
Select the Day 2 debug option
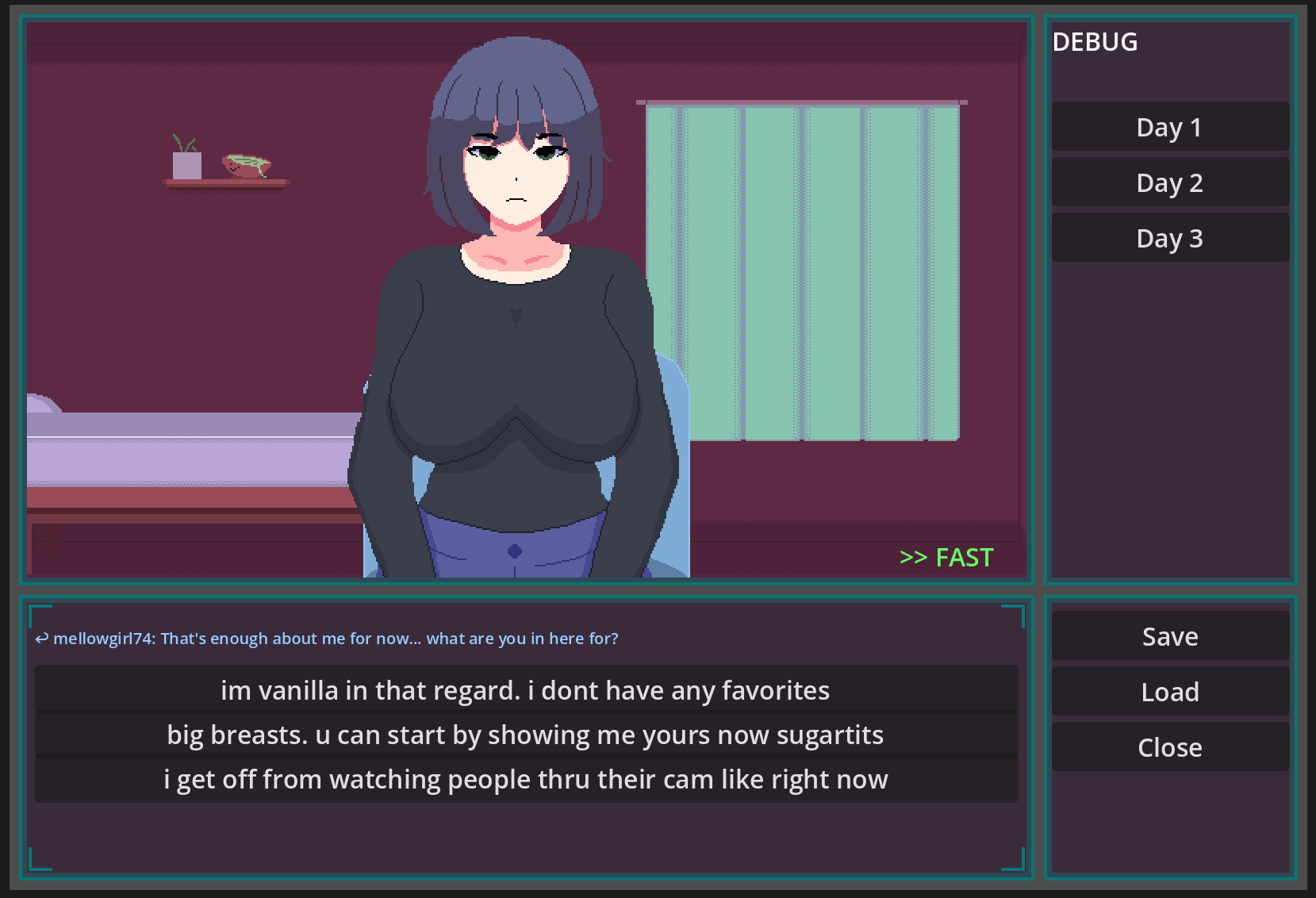click(x=1169, y=182)
